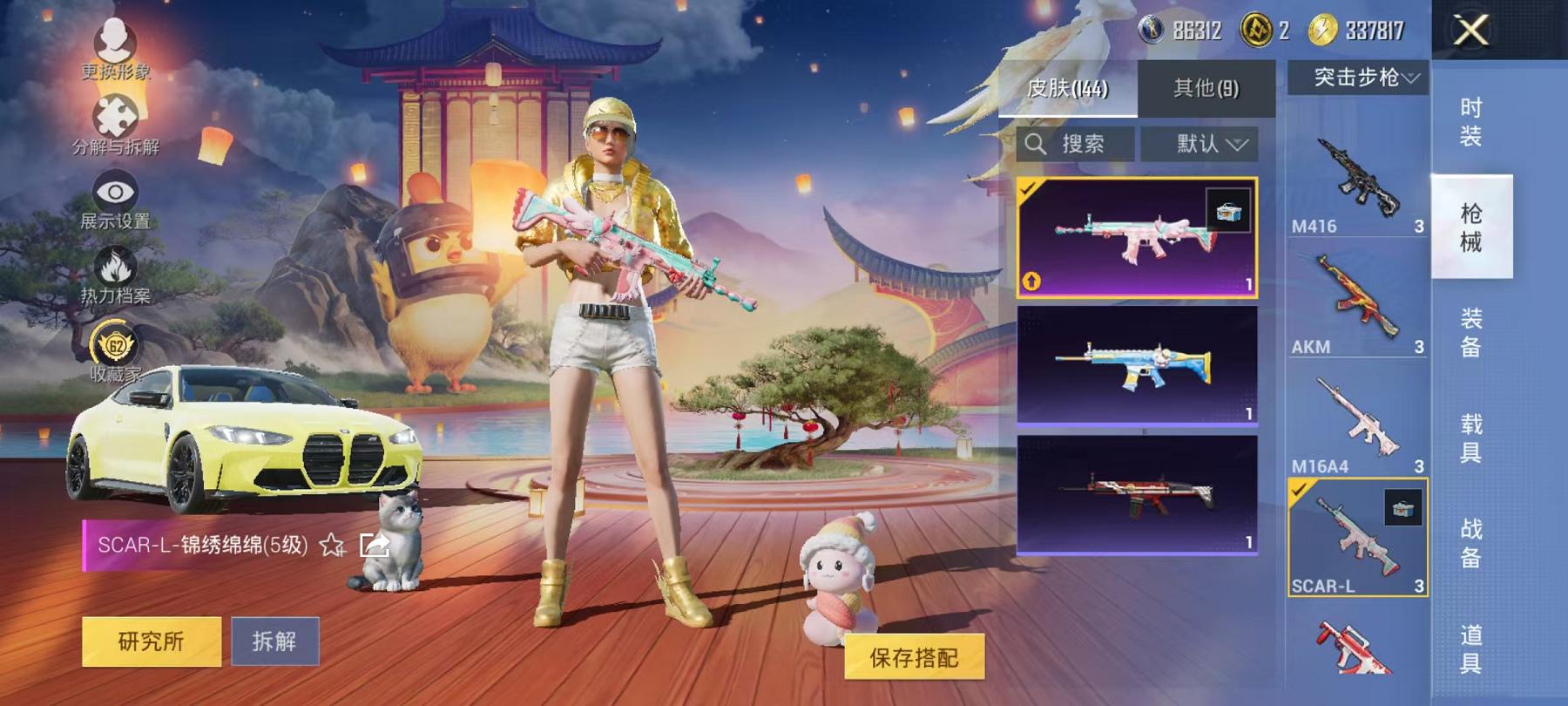Click the gold coin currency icon

(x=1321, y=28)
